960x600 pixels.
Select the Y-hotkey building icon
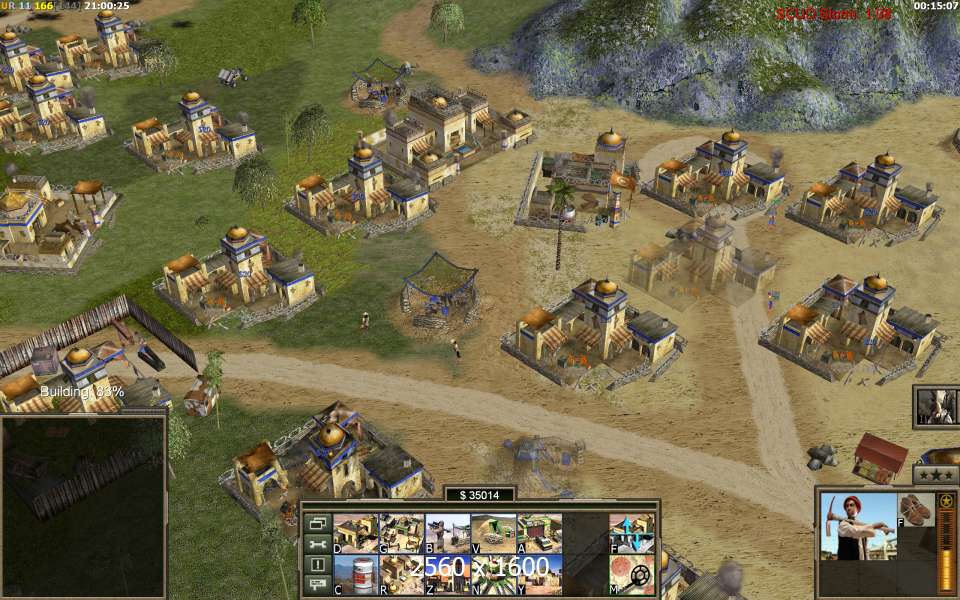click(x=539, y=574)
